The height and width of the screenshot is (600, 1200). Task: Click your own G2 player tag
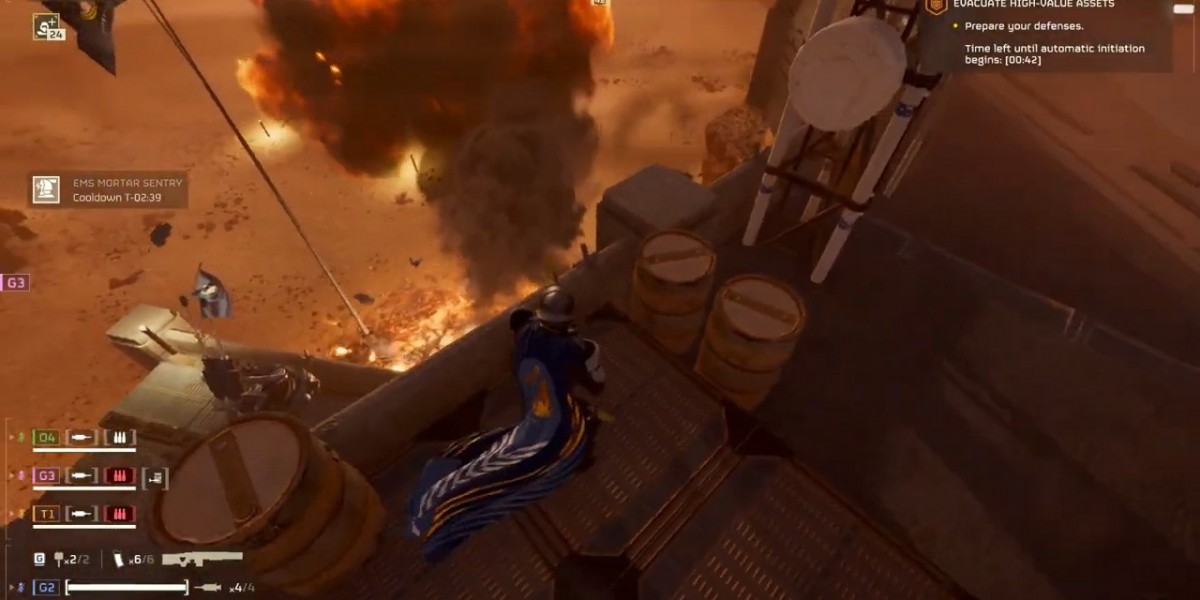tap(46, 587)
